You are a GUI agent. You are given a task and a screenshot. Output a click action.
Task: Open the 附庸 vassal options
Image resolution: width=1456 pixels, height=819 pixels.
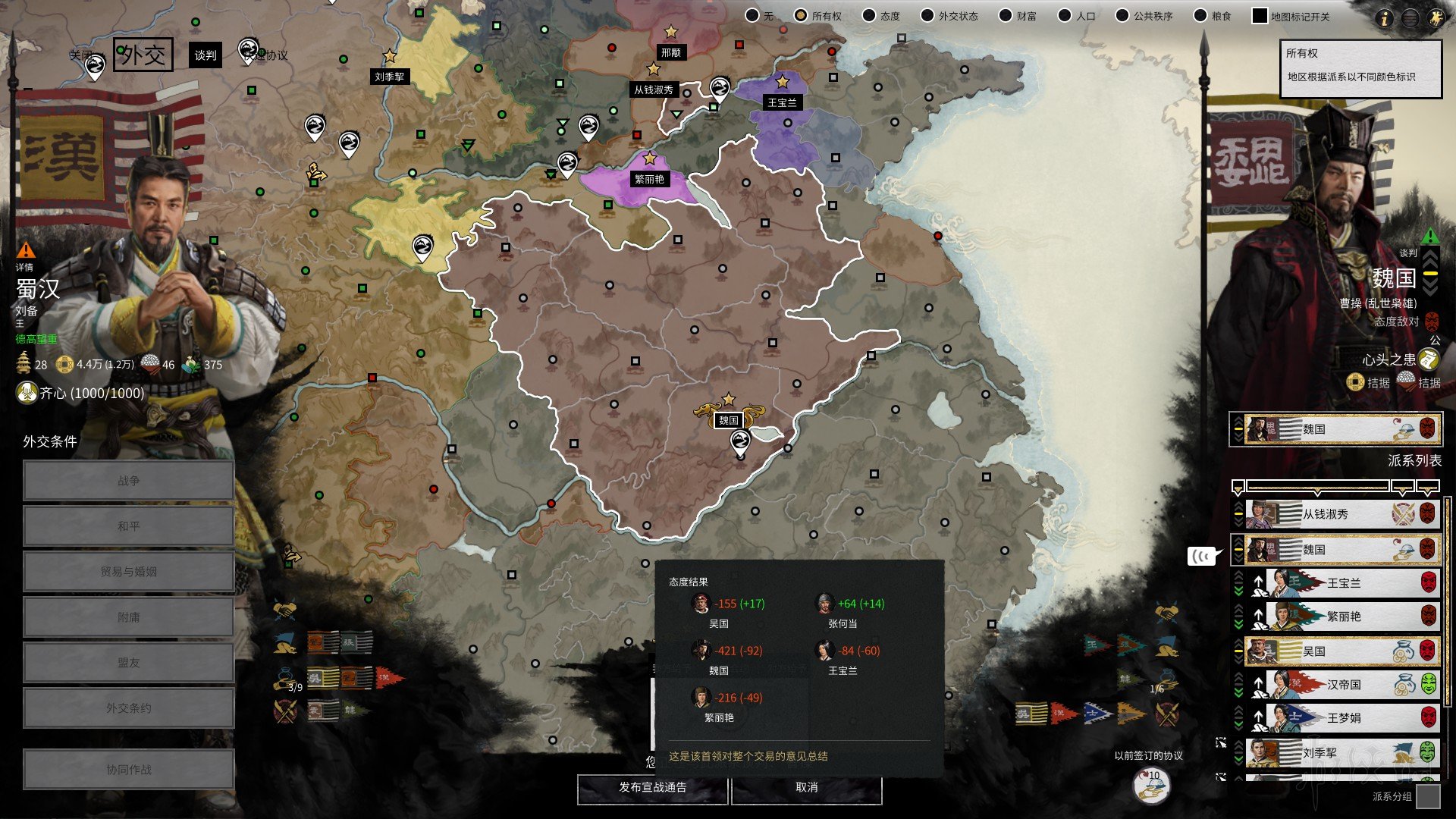(128, 617)
